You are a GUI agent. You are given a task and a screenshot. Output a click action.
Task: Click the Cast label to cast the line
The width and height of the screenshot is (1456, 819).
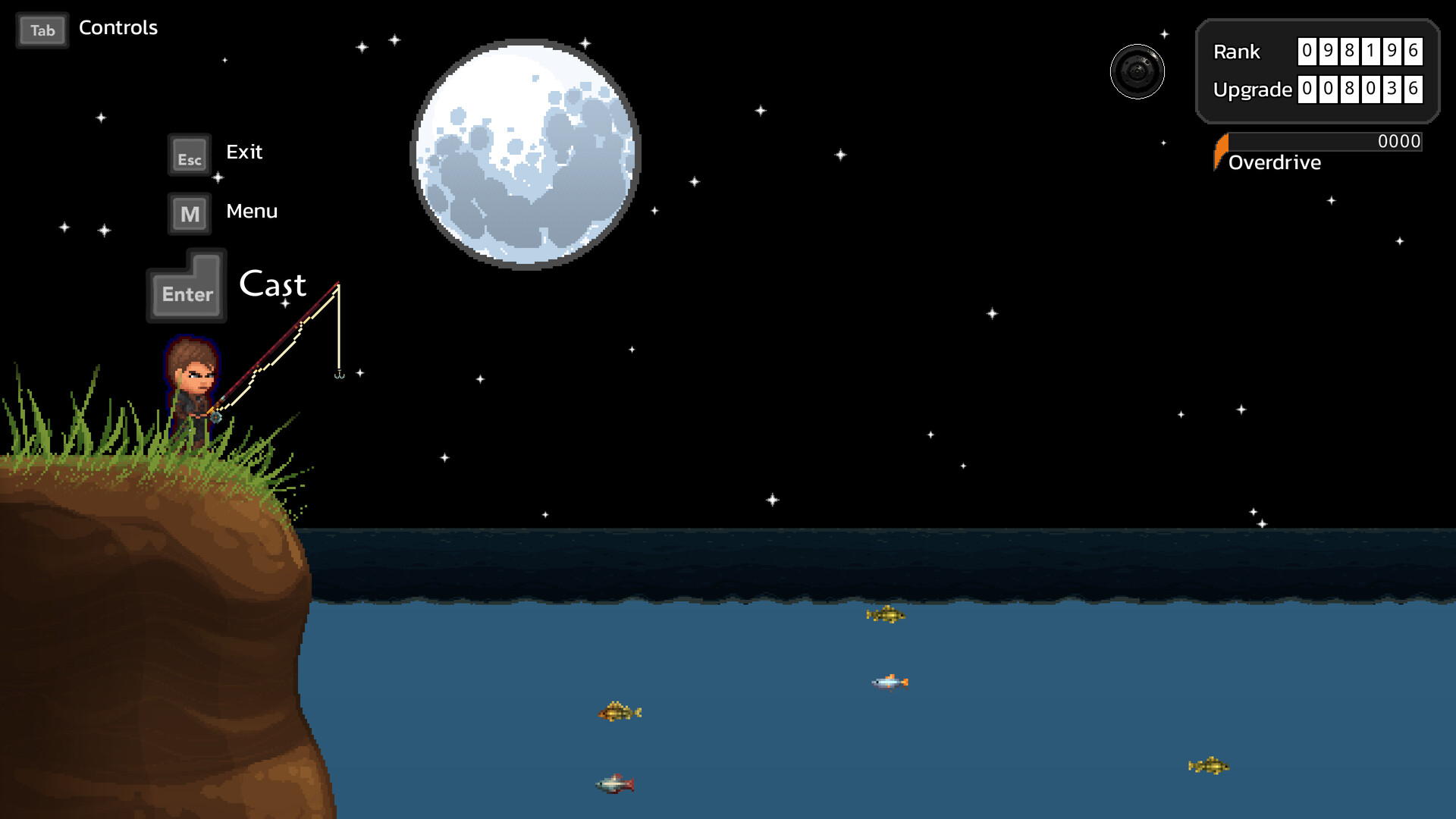pos(273,286)
